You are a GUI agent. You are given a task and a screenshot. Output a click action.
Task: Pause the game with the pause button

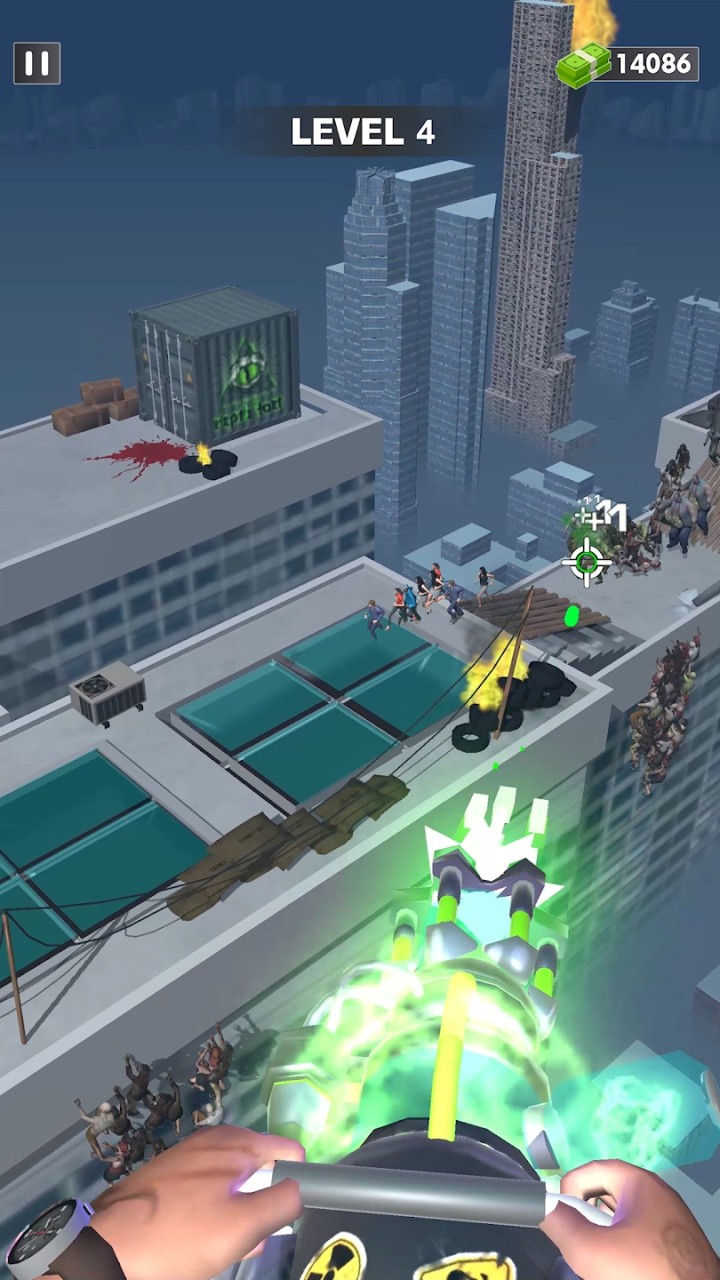[x=37, y=64]
